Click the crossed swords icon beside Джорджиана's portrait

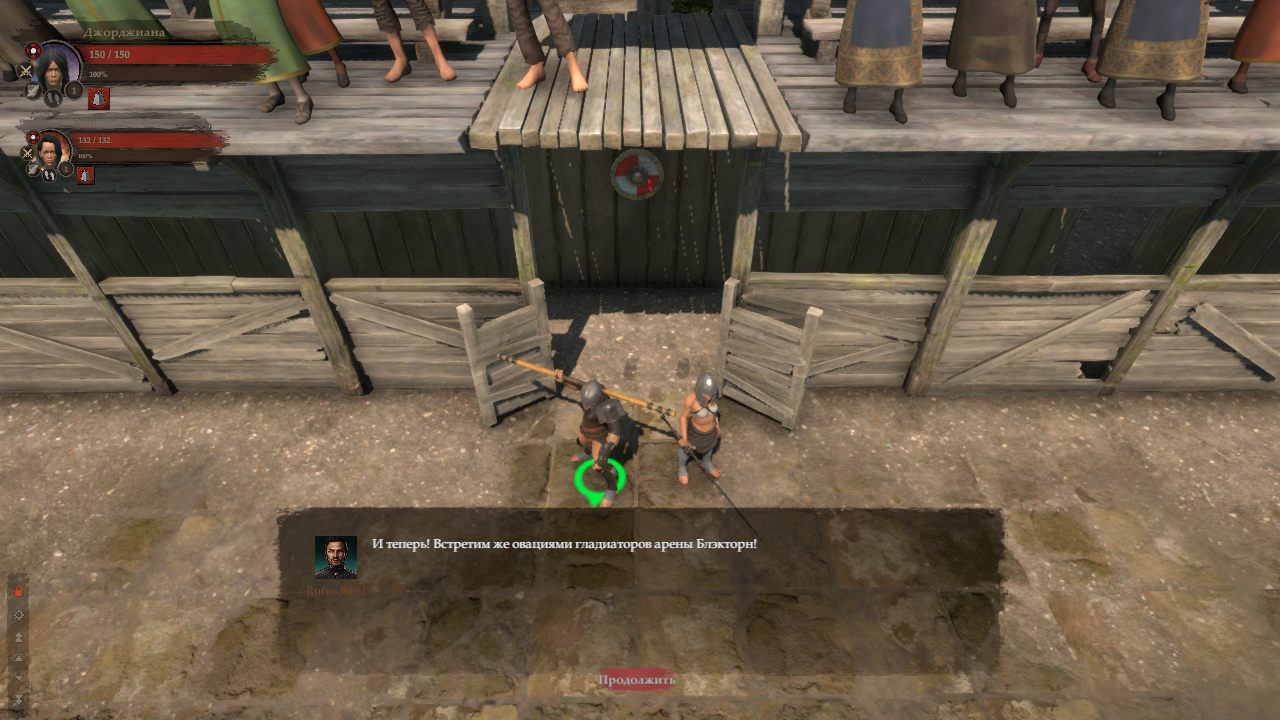coord(27,70)
